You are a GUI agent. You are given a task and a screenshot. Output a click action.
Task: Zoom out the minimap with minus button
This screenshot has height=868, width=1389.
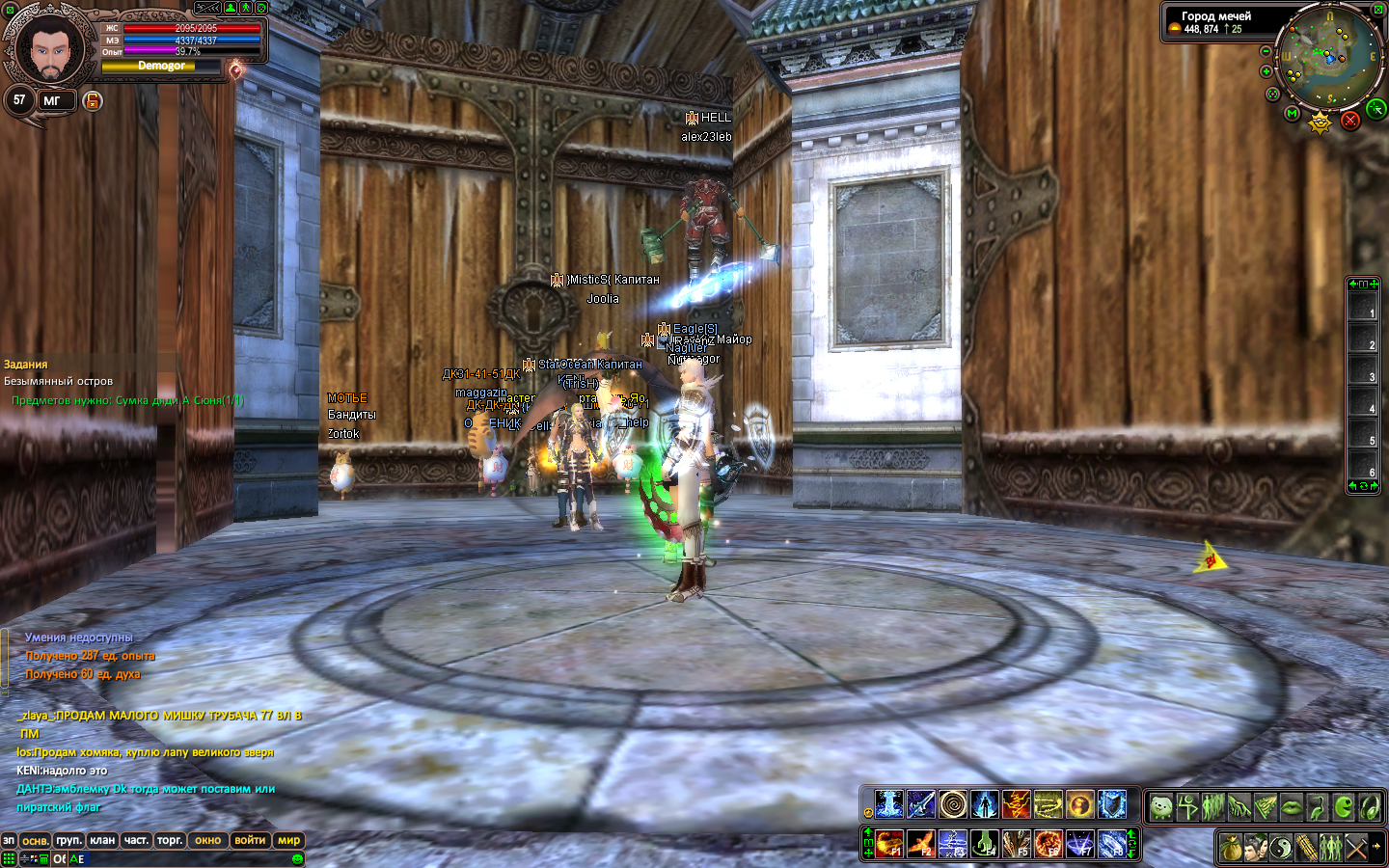click(x=1266, y=51)
